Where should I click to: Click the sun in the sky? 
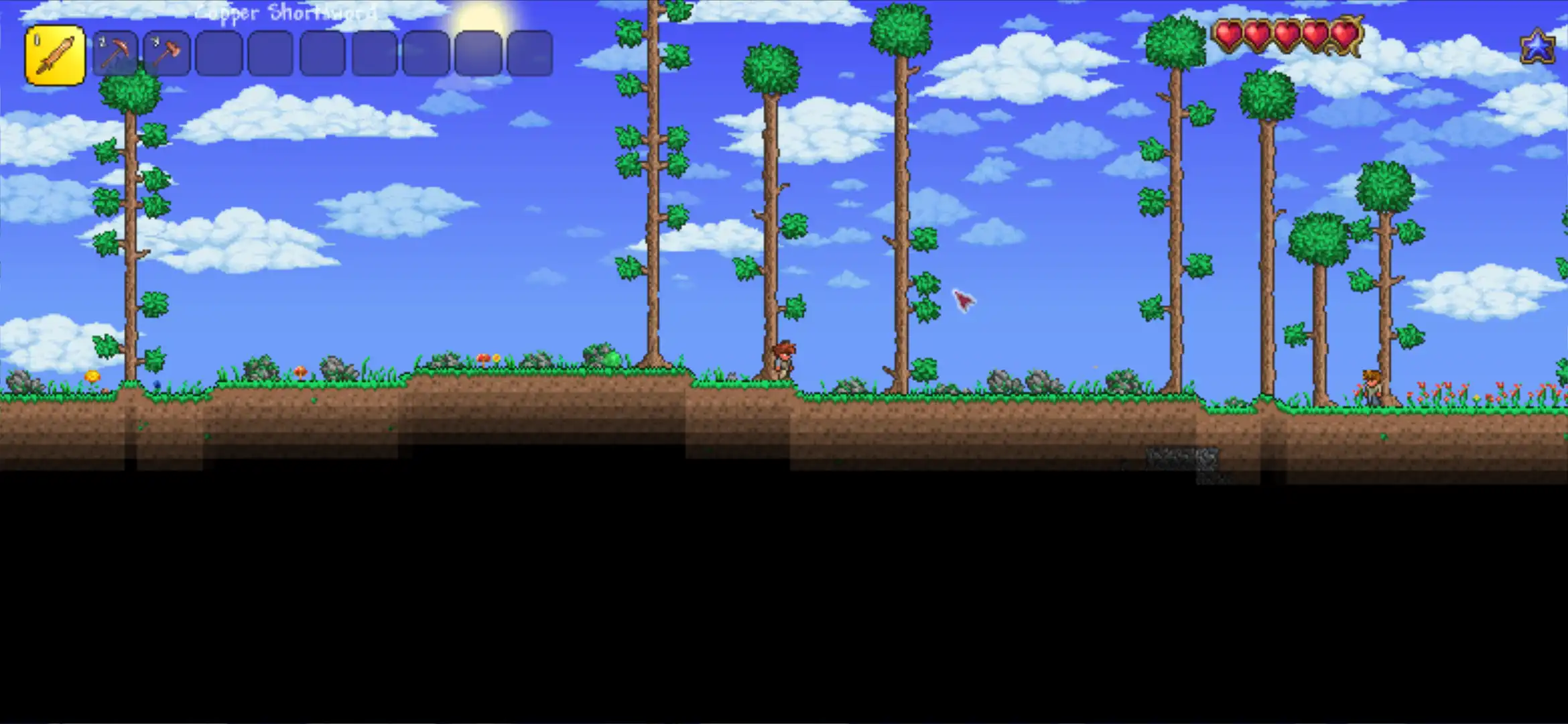(479, 13)
